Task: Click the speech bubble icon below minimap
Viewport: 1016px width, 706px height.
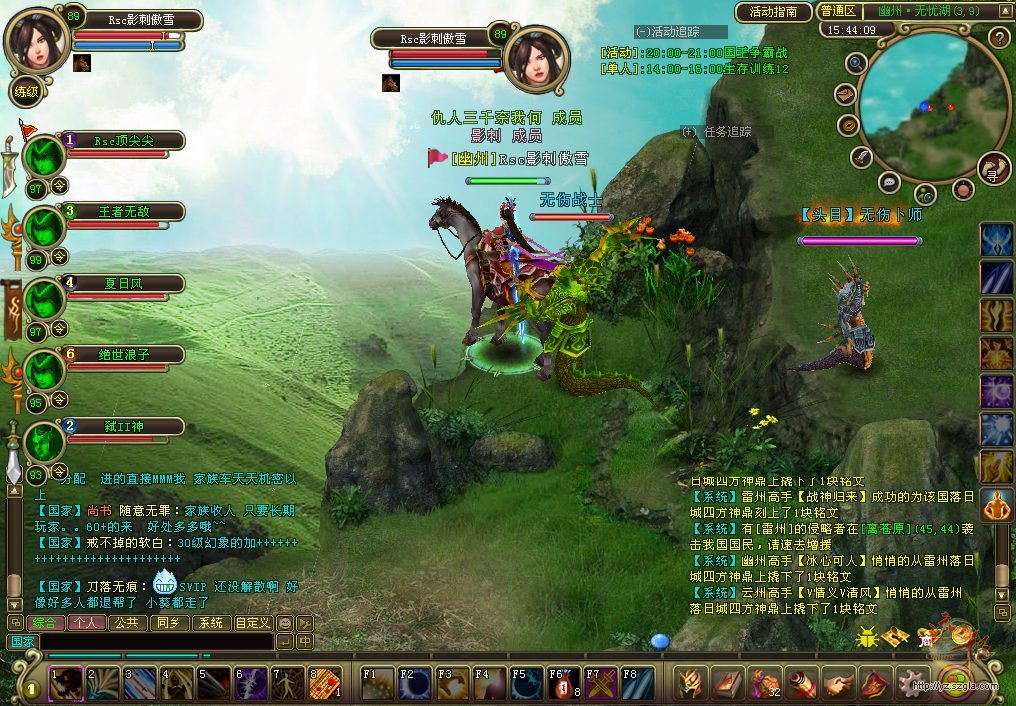Action: tap(887, 181)
